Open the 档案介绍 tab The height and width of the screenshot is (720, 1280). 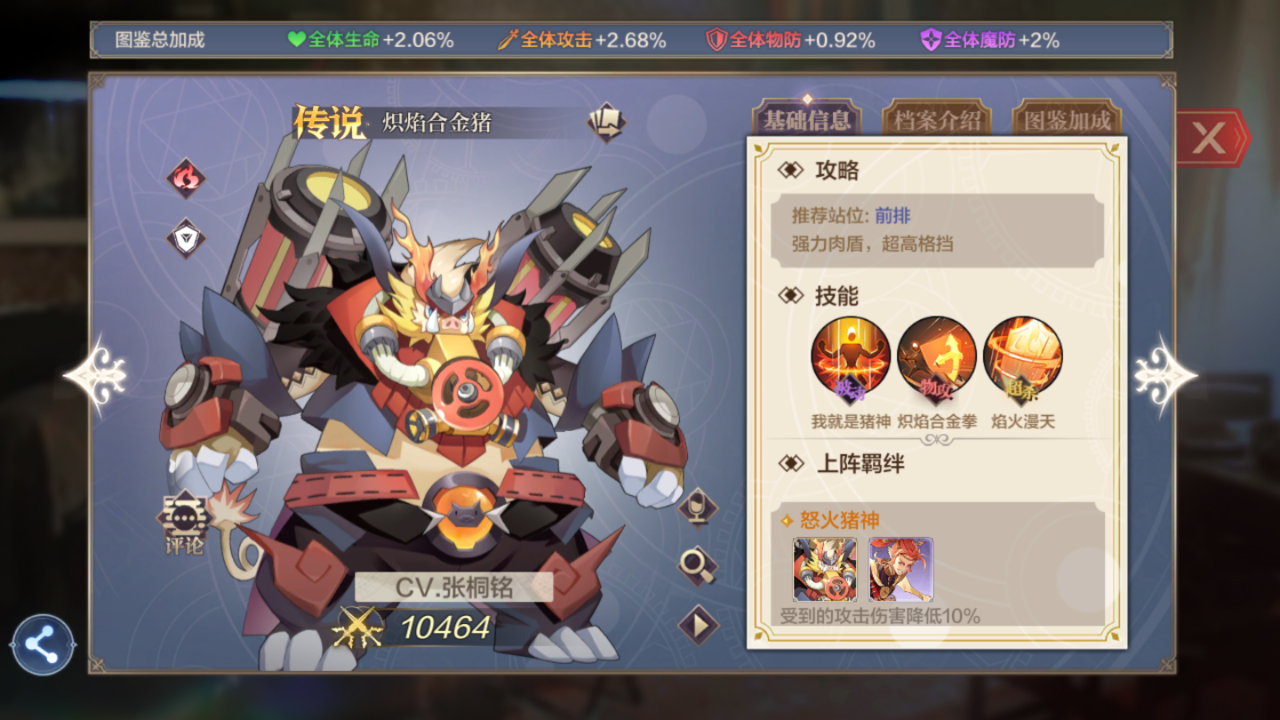point(936,121)
